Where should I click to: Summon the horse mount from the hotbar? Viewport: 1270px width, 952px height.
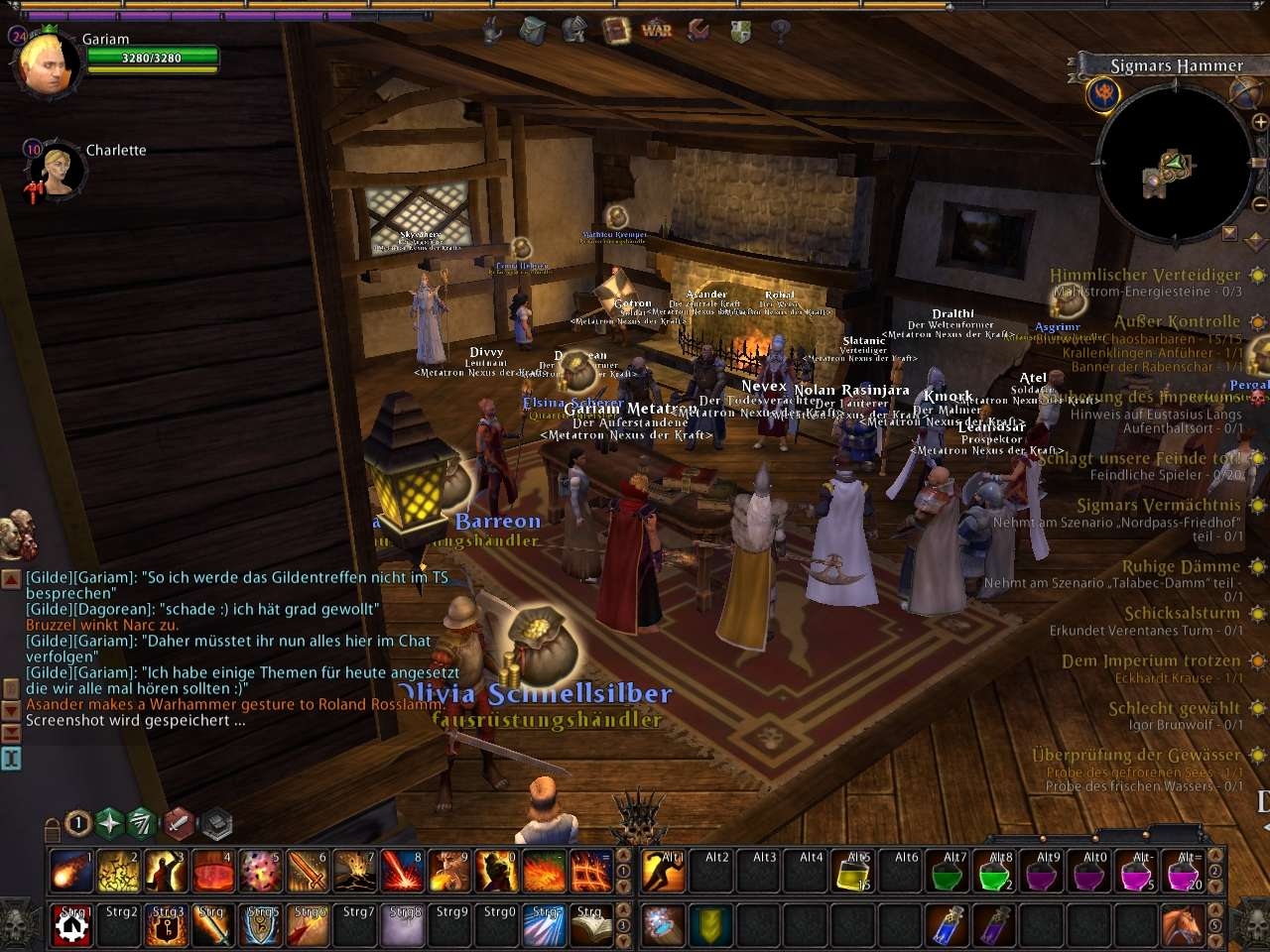(x=1181, y=925)
